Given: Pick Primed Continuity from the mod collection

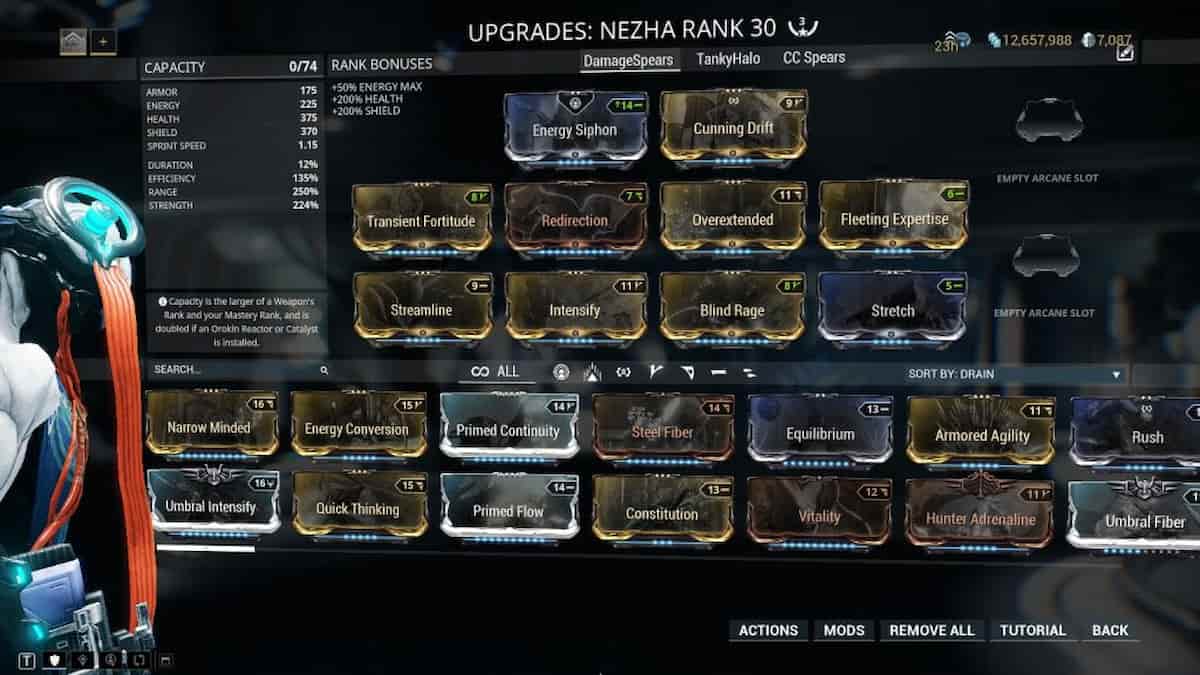Looking at the screenshot, I should (508, 430).
